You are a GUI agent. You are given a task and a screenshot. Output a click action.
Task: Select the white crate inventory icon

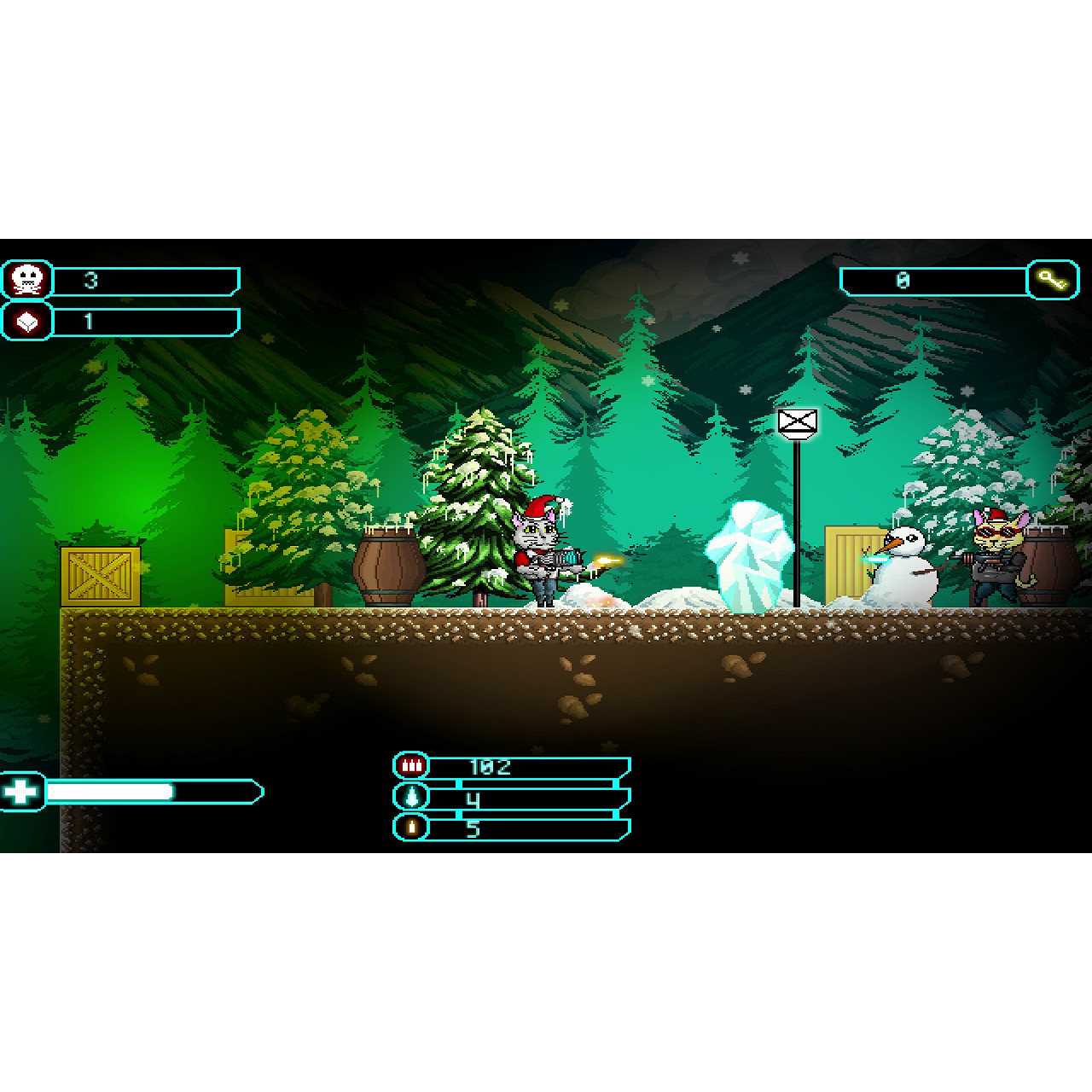click(x=26, y=322)
